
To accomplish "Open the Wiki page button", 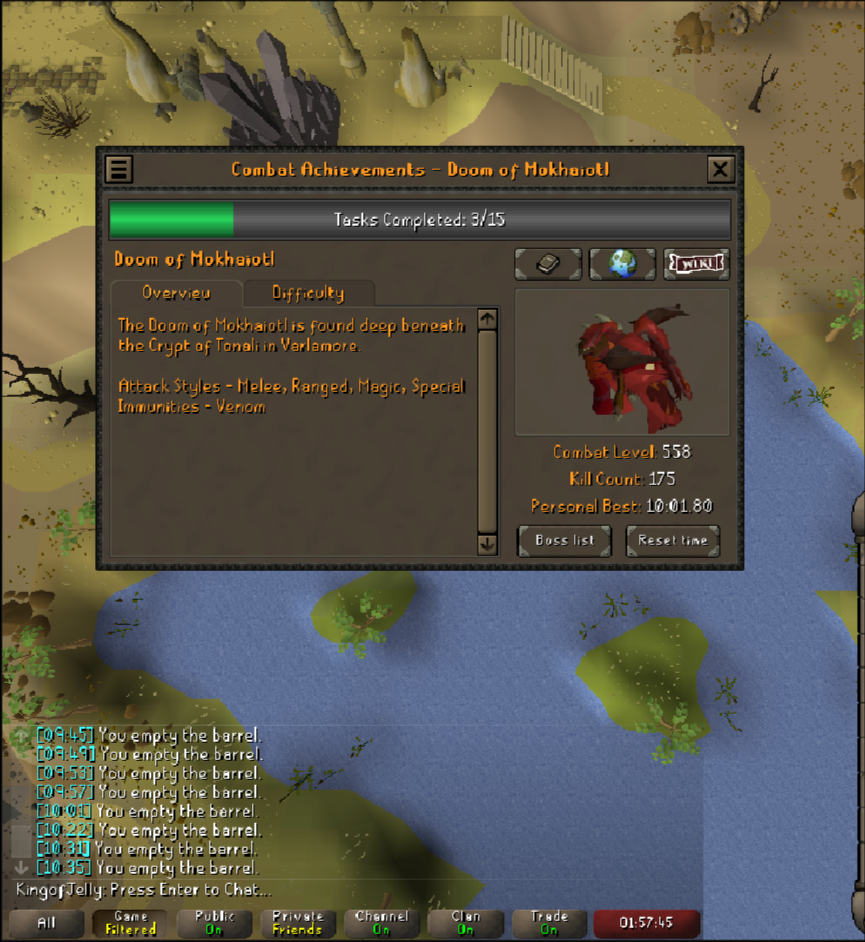I will [696, 264].
